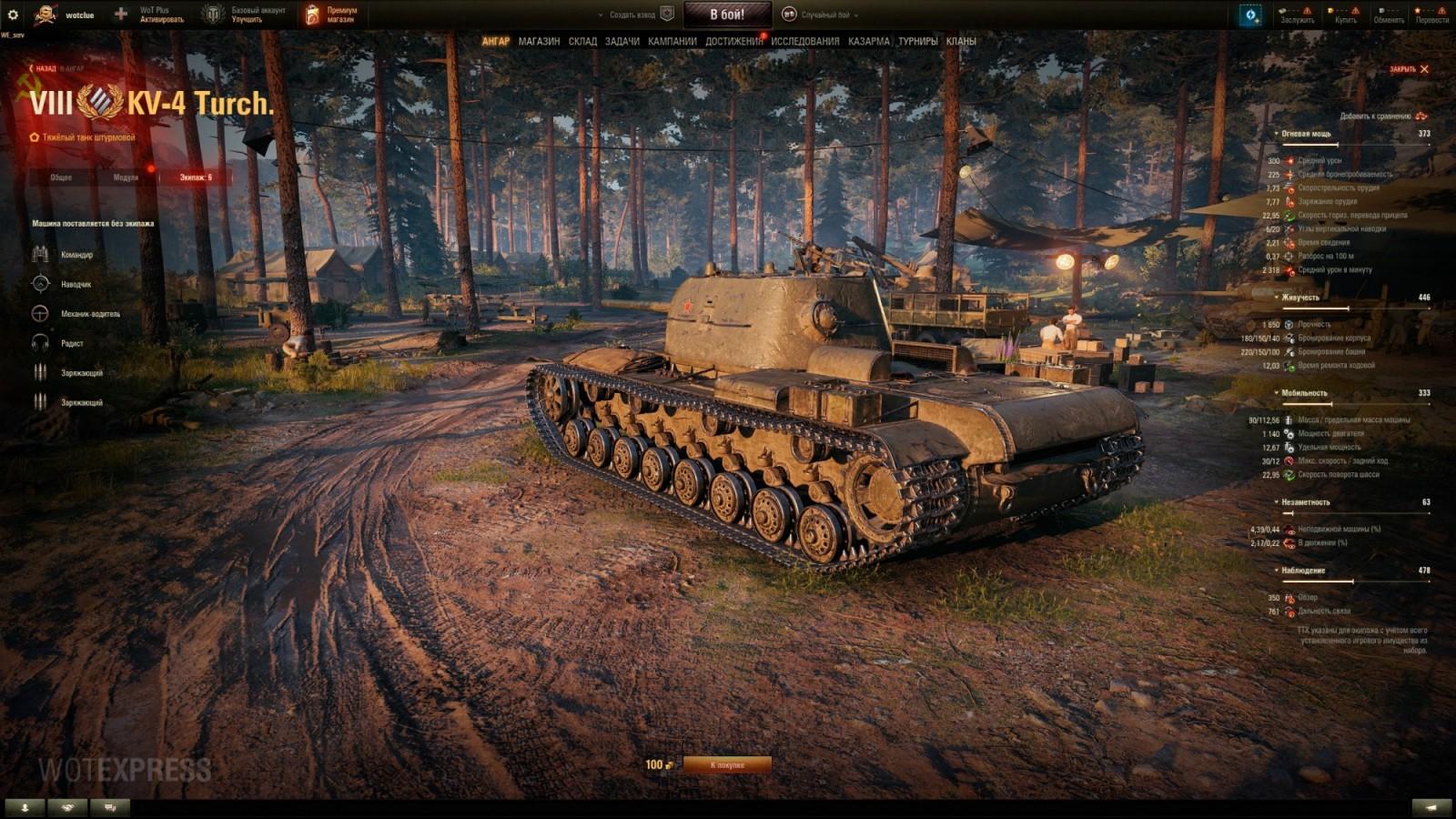This screenshot has height=819, width=1456.
Task: Click the Заслужить bonds currency icon
Action: (x=1282, y=10)
